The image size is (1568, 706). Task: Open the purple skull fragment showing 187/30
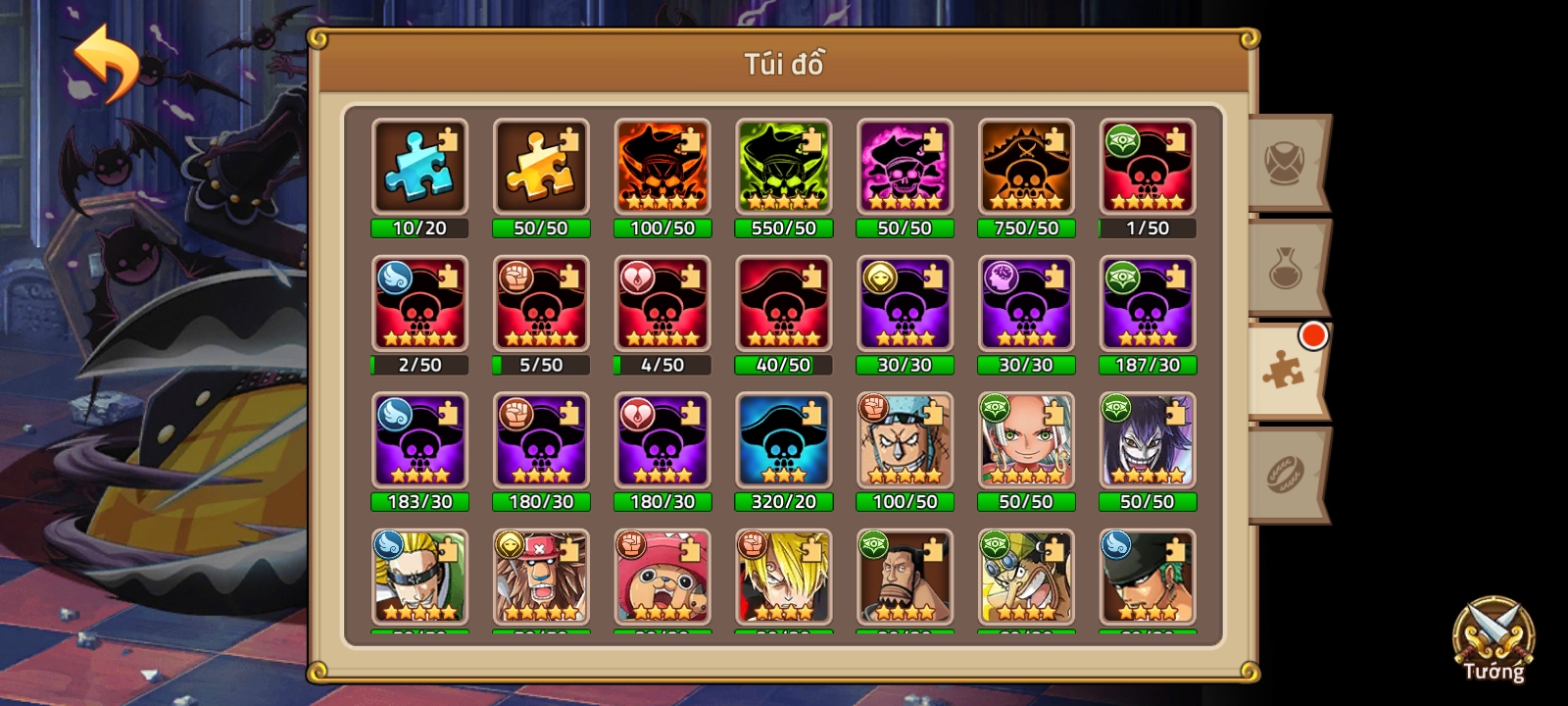(1148, 305)
